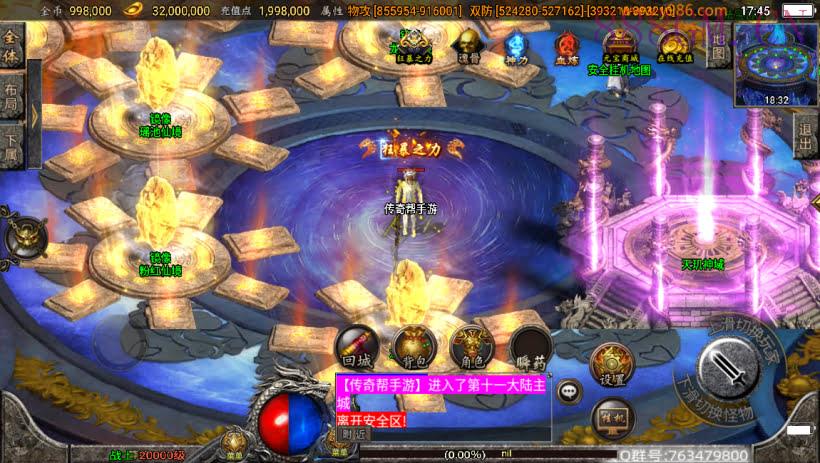This screenshot has height=463, width=820.
Task: Open the 地图 map button
Action: (x=717, y=48)
